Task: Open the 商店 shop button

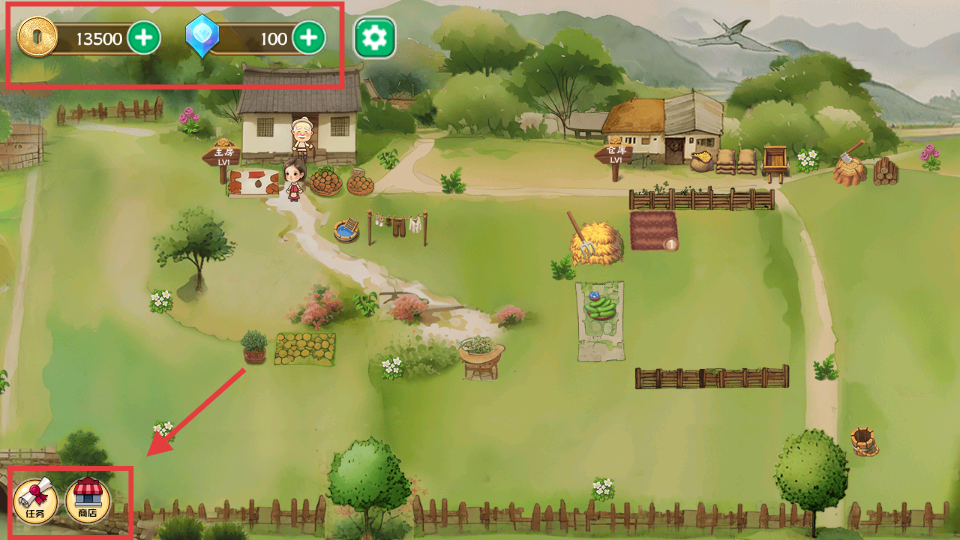Action: [87, 499]
